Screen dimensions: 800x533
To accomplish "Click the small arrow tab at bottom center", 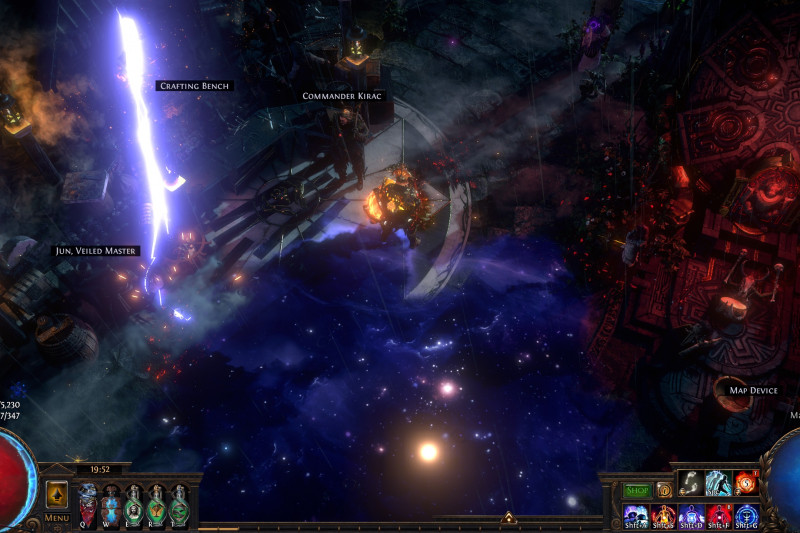I will tap(508, 518).
